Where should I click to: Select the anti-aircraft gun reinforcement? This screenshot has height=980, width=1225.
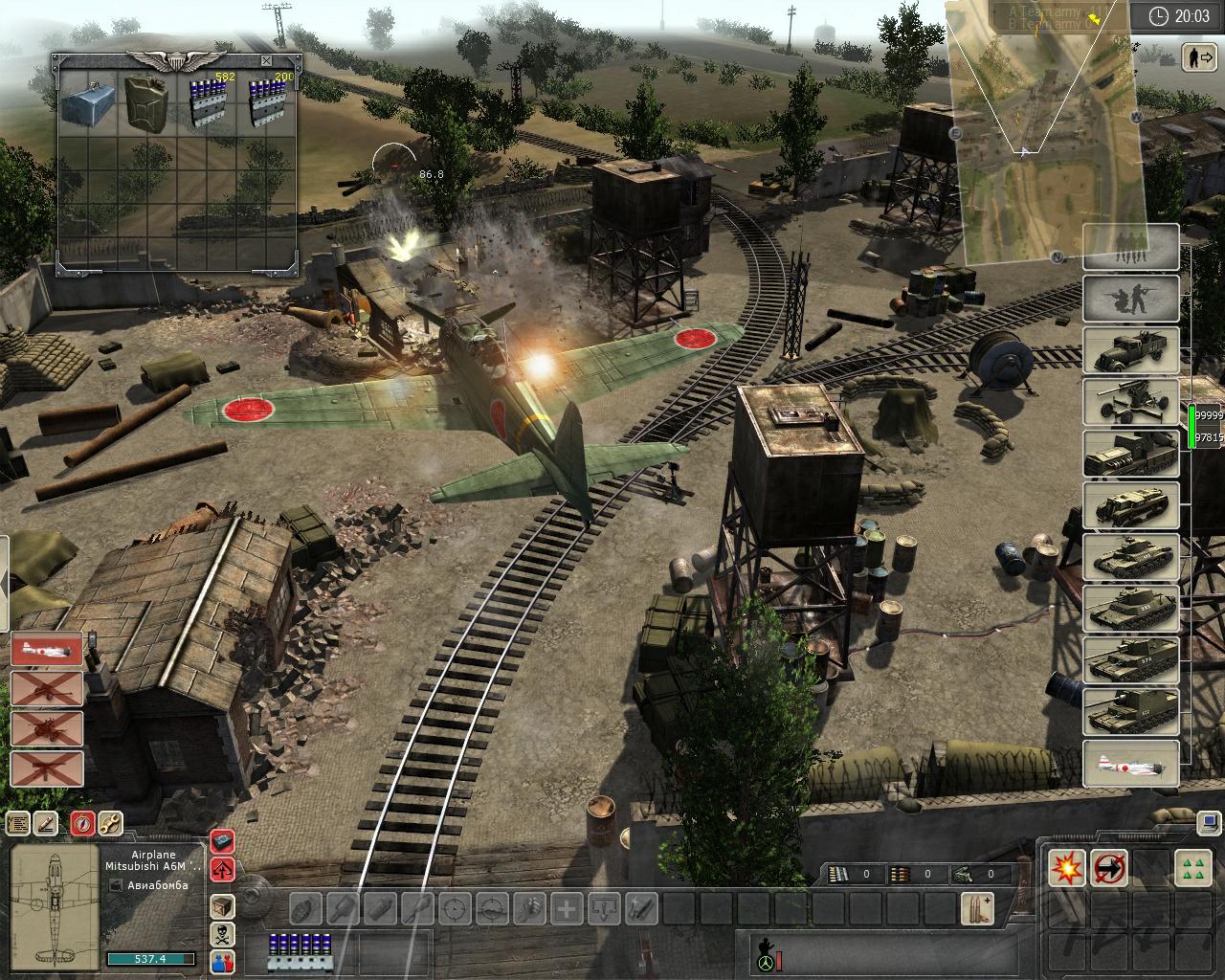(x=1130, y=402)
